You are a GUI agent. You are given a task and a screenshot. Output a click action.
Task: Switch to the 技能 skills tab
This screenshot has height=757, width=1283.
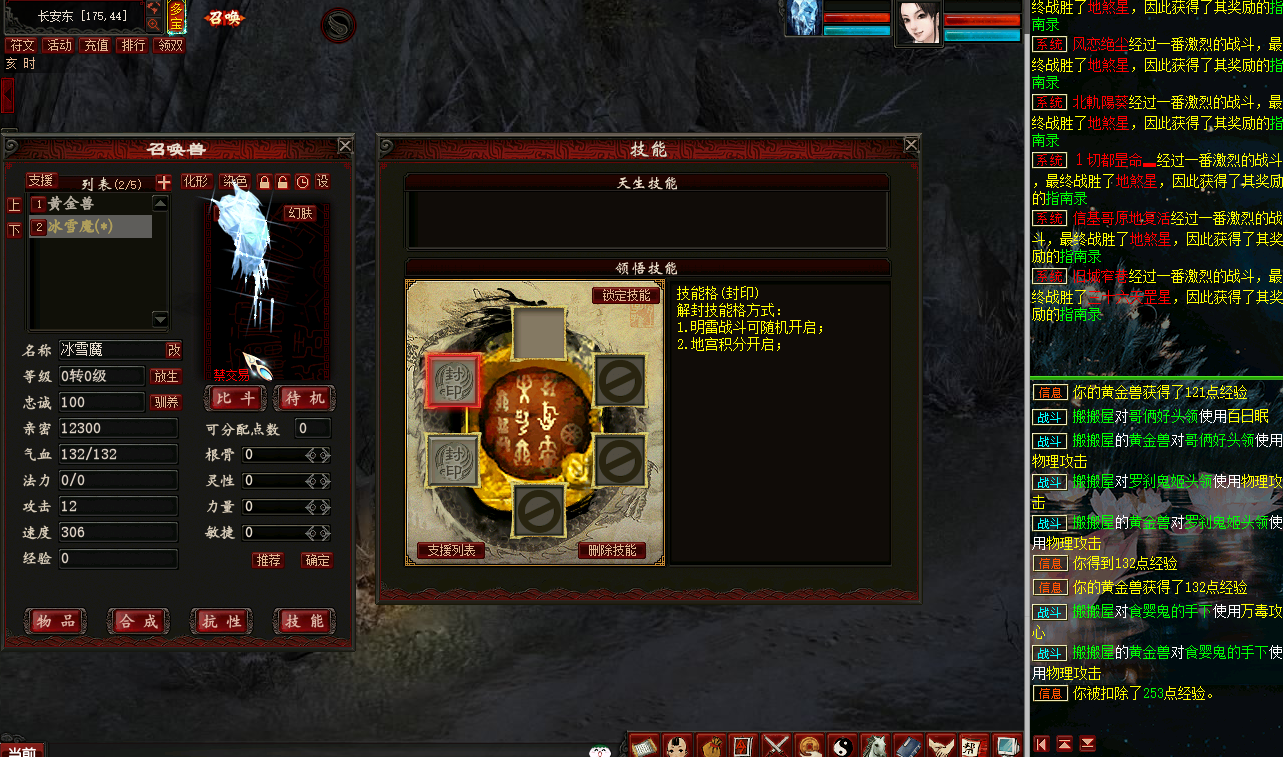tap(307, 620)
